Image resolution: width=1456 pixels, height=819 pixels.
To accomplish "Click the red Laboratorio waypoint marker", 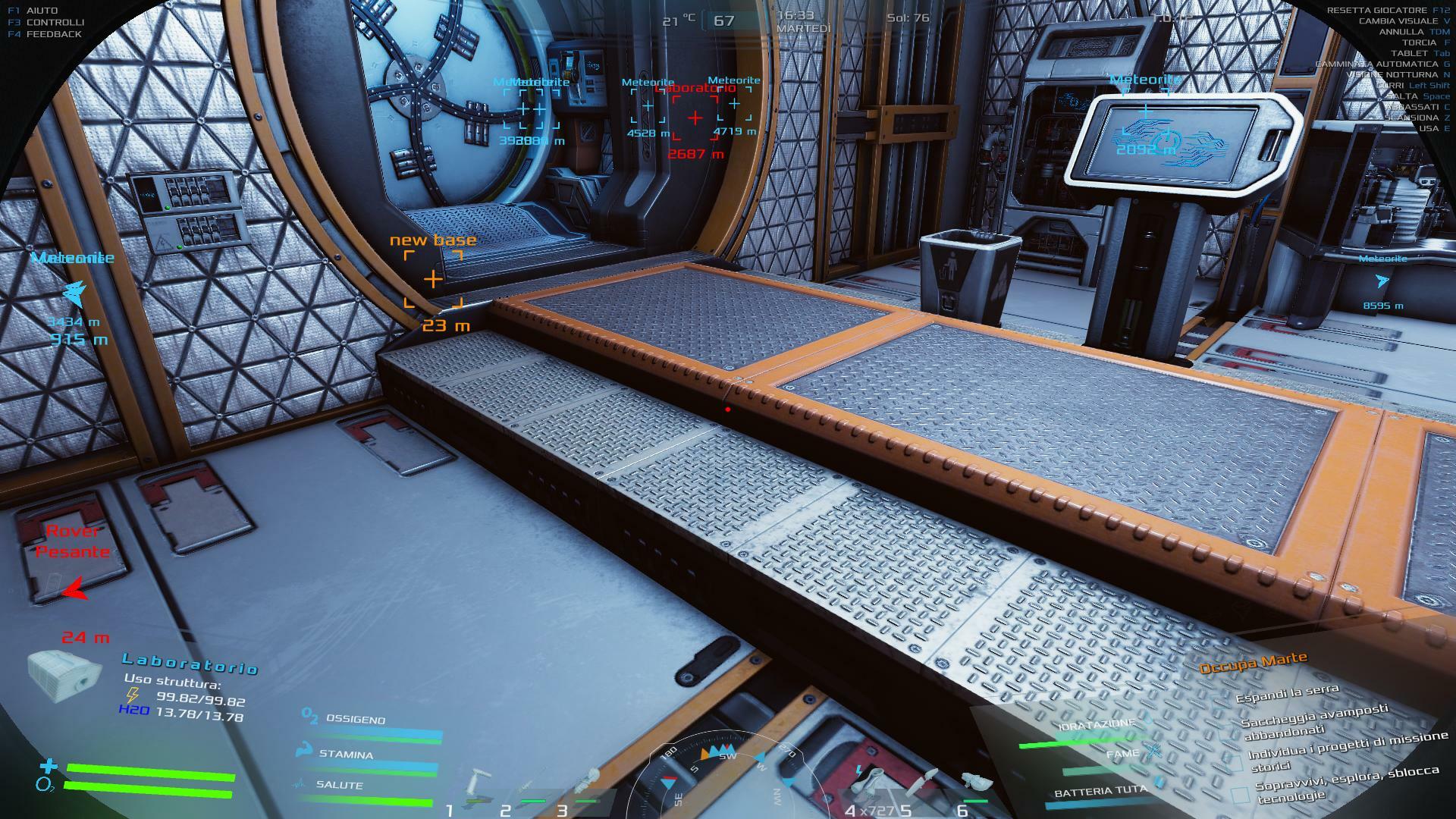I will (x=695, y=118).
